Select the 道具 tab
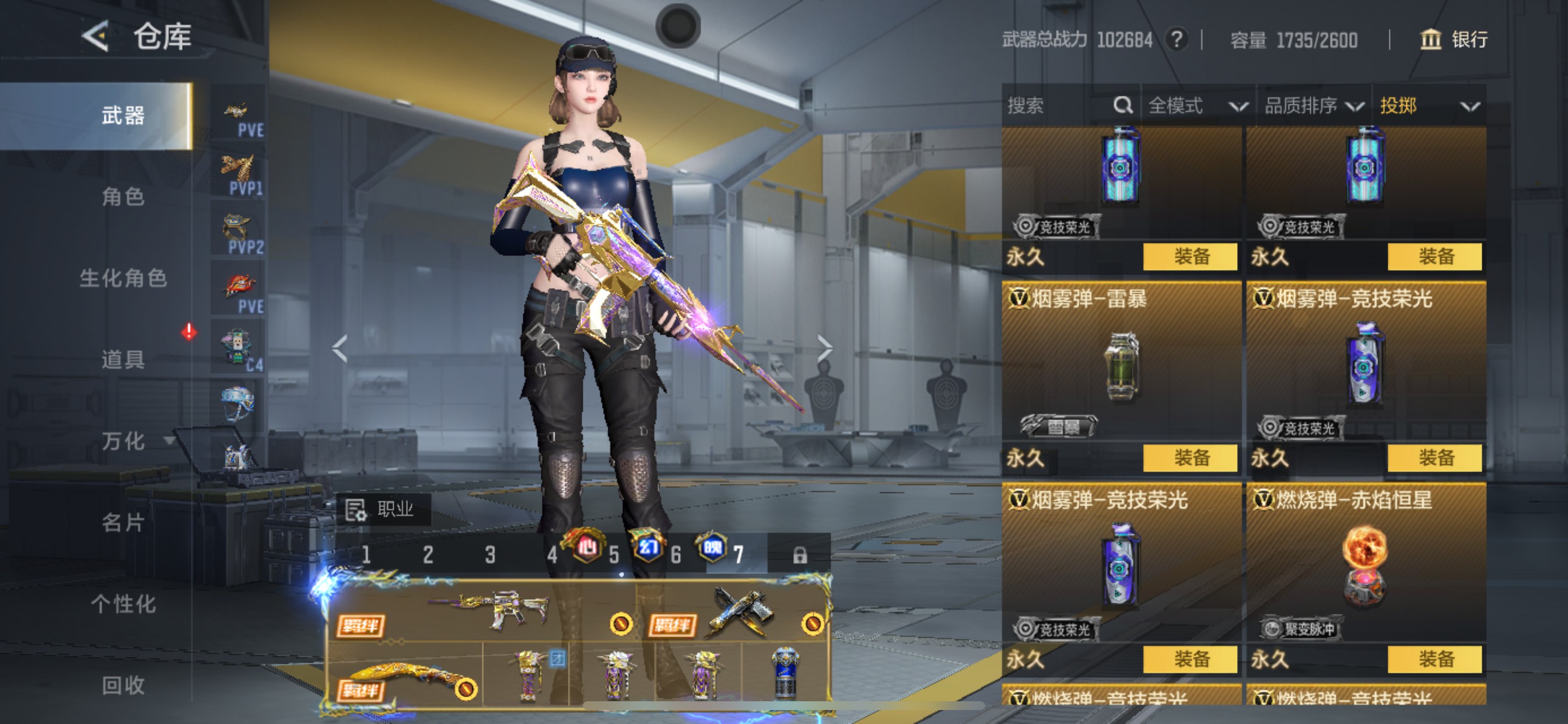1568x724 pixels. [x=123, y=360]
